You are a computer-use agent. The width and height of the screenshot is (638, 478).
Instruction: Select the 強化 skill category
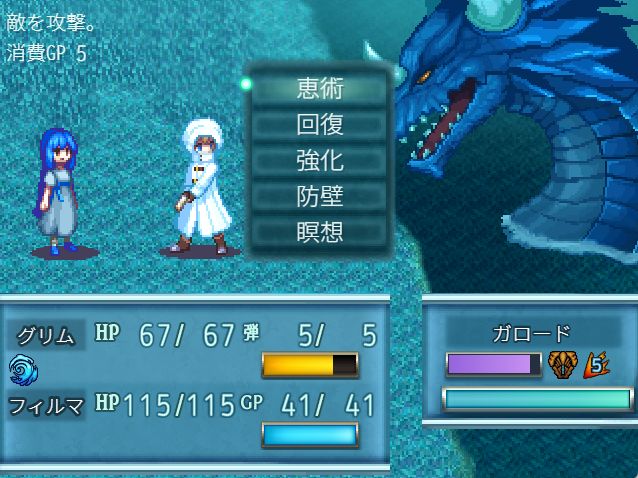tap(320, 160)
